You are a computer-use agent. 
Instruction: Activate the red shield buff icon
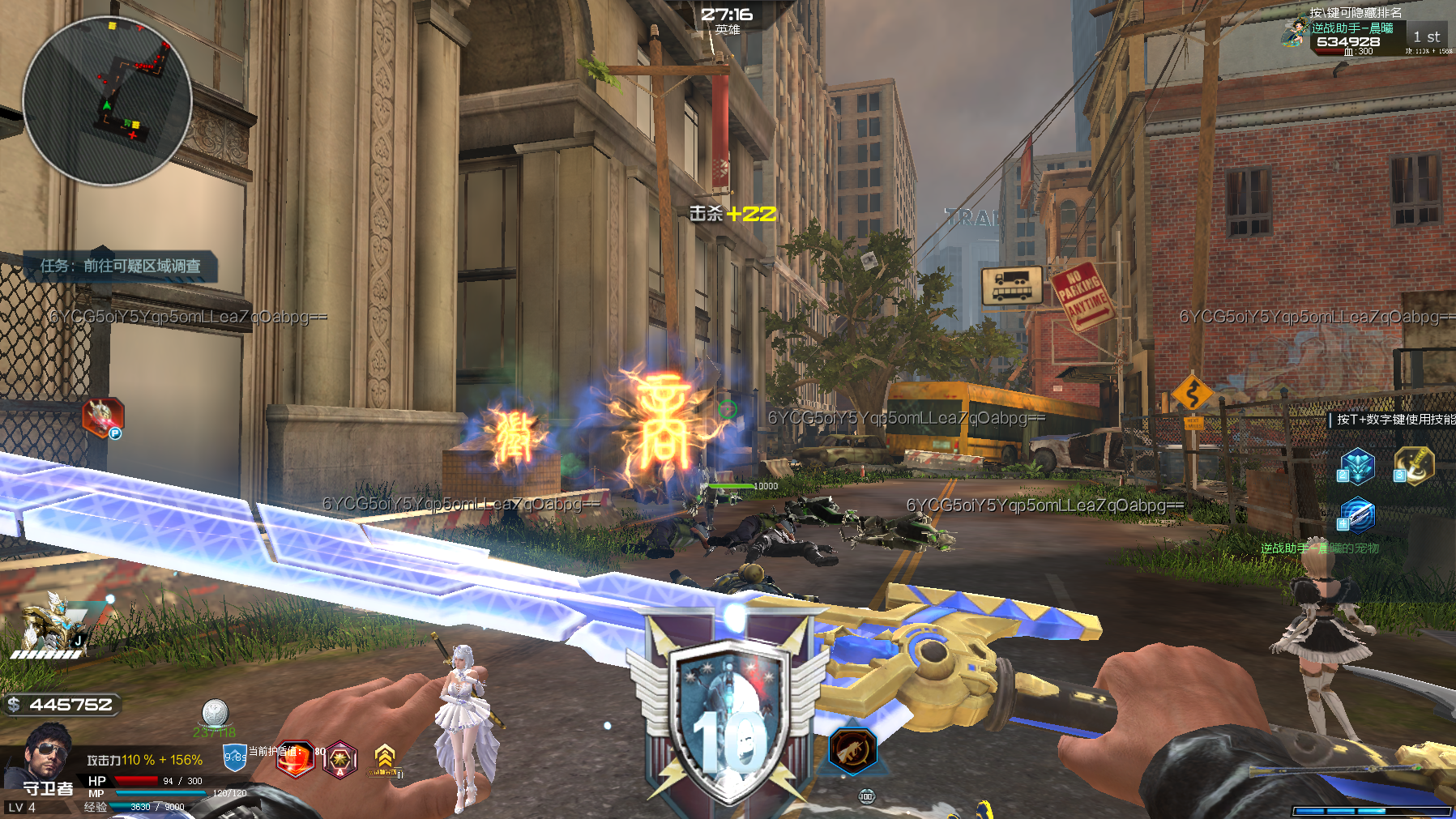coord(295,760)
